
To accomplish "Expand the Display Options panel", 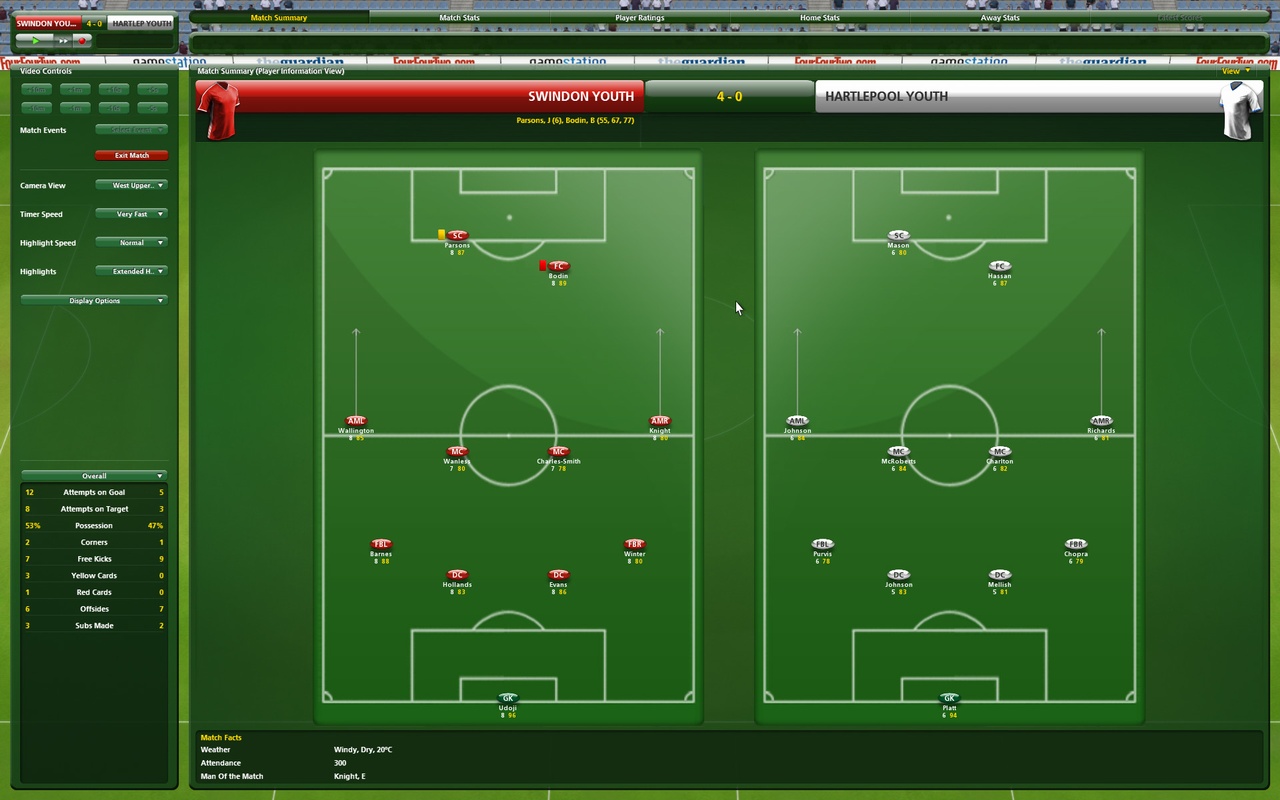I will click(x=94, y=300).
